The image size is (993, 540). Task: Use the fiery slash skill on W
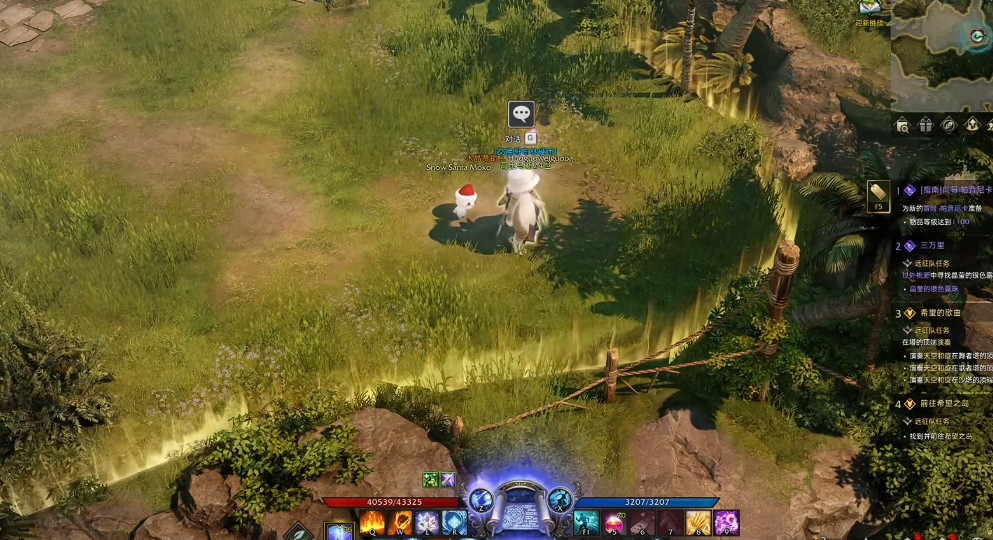(400, 522)
